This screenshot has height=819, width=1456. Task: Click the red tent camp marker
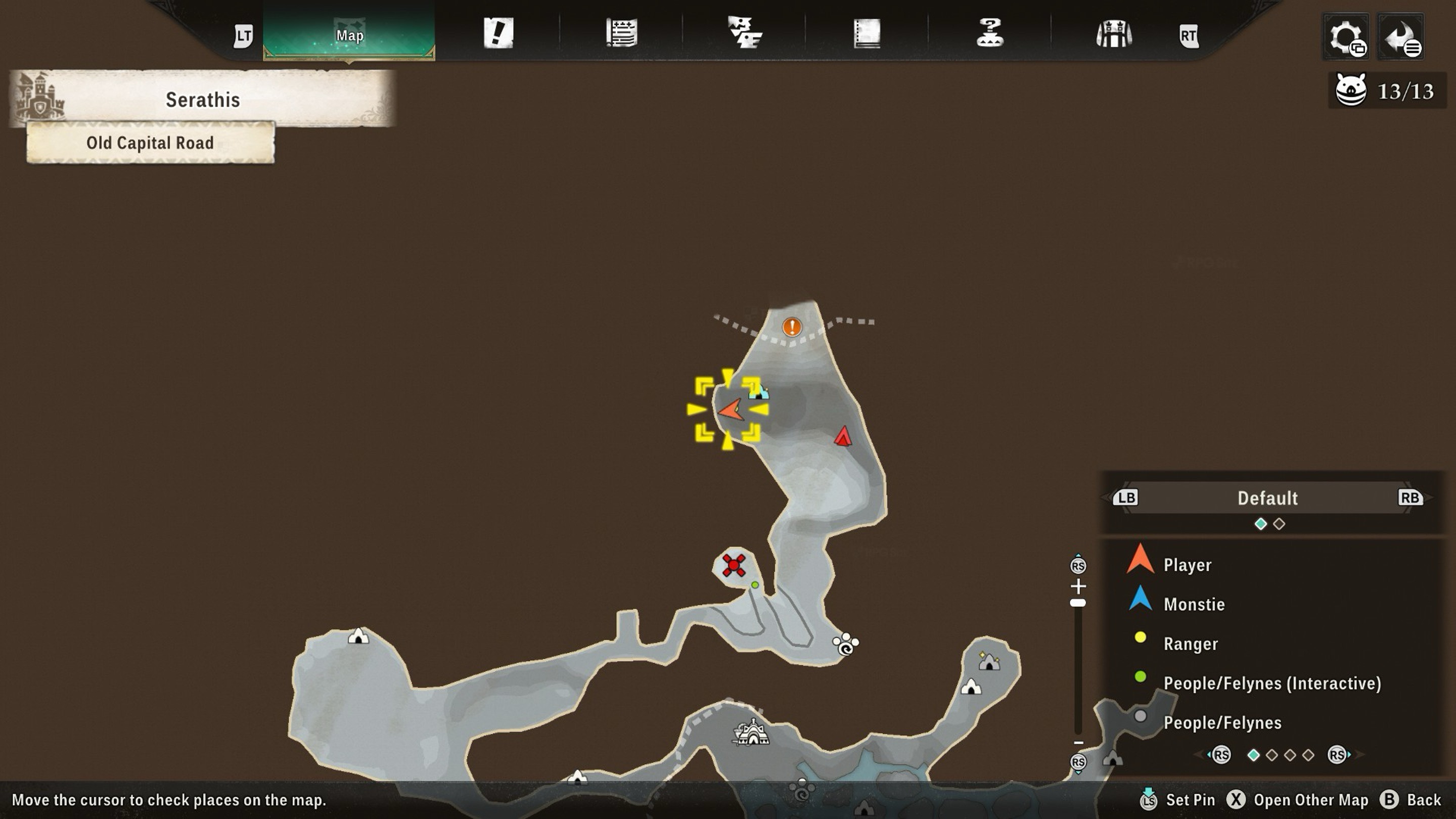click(843, 436)
